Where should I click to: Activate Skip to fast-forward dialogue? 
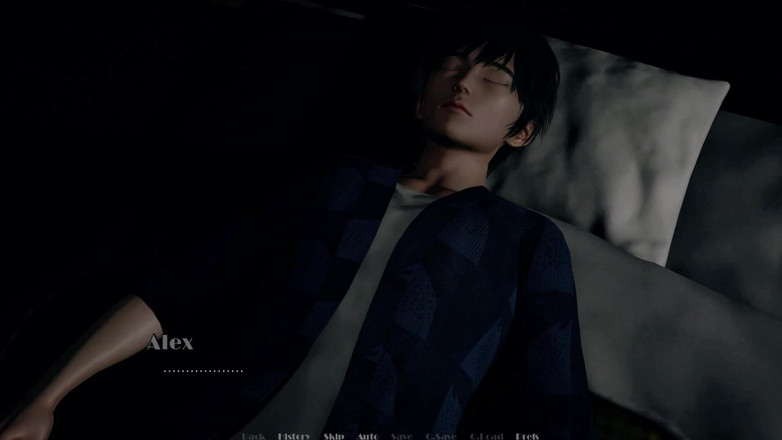tap(334, 436)
